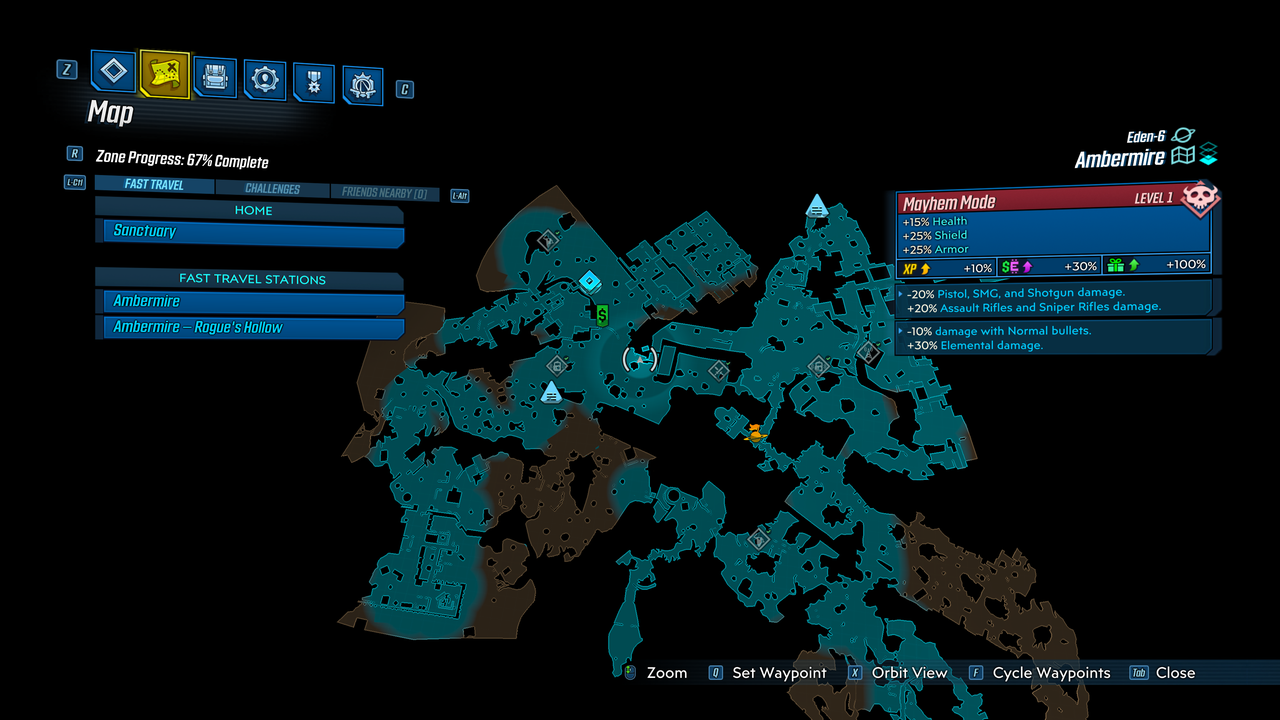Open the Friends Nearby tab
The image size is (1280, 720).
tap(384, 193)
